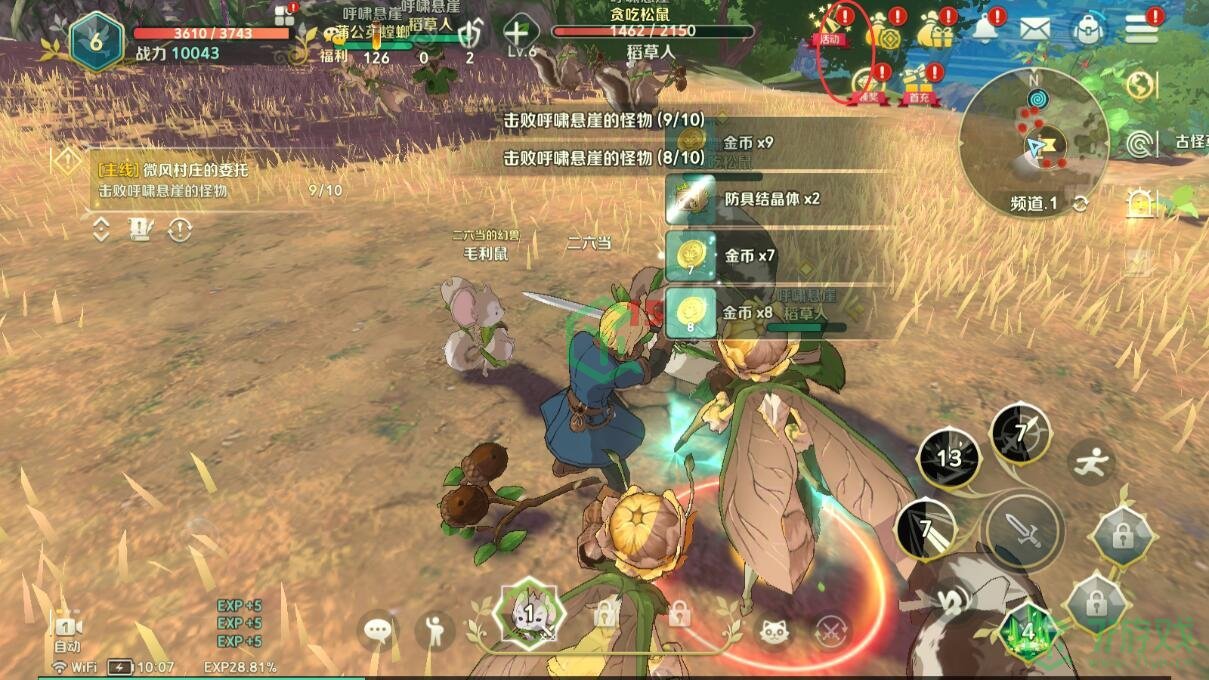Select the familiar slot numbered 1
Viewport: 1209px width, 680px height.
click(529, 612)
